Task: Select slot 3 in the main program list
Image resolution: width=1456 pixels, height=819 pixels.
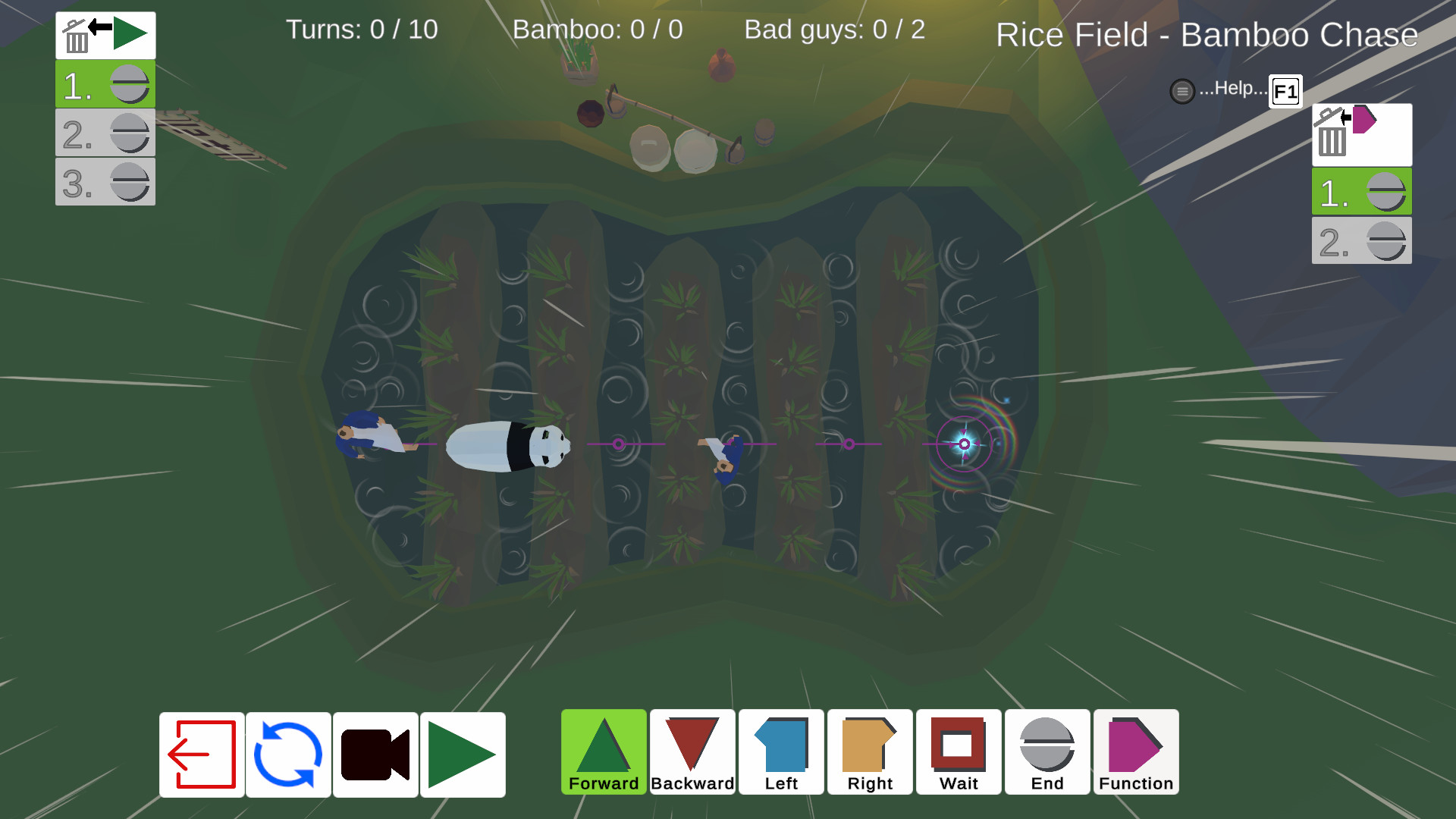Action: pyautogui.click(x=105, y=181)
